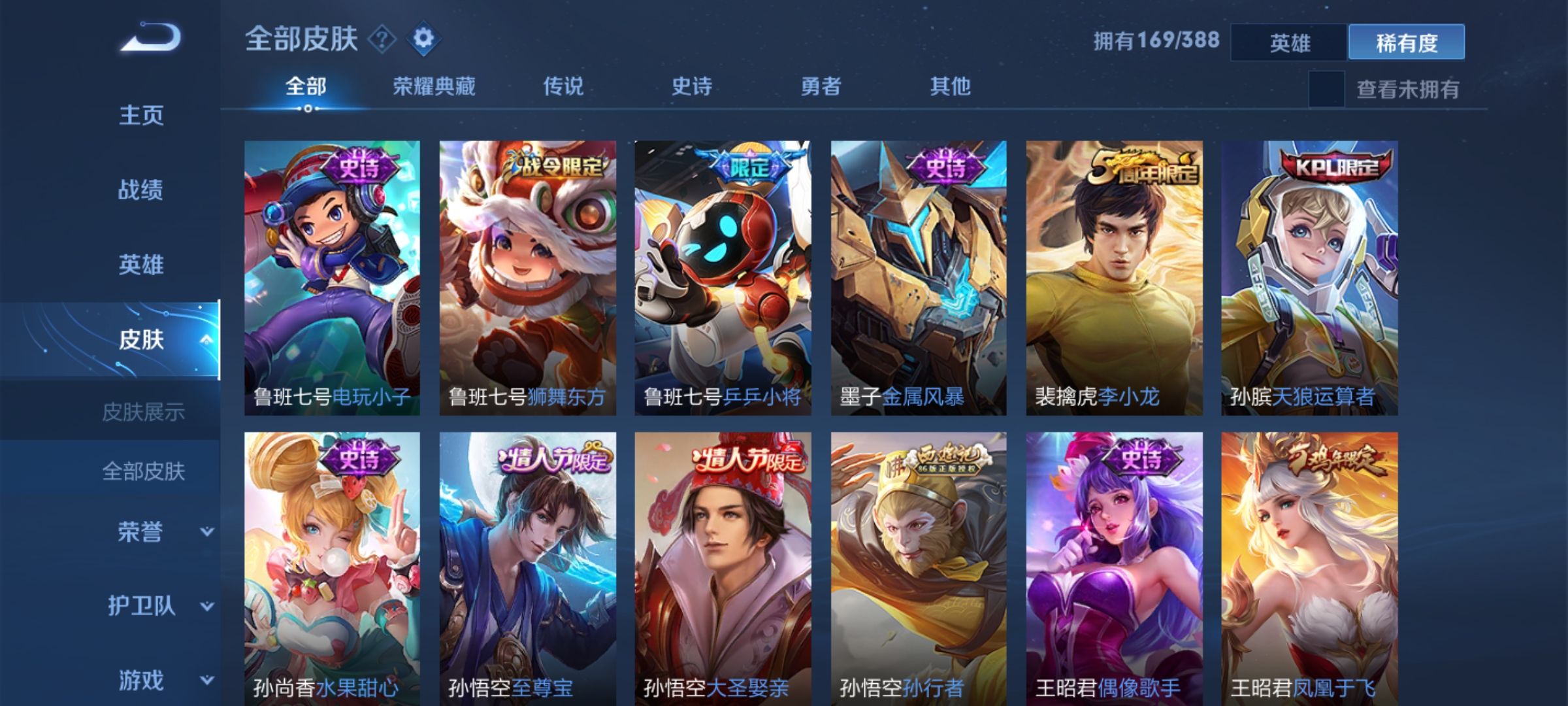
Task: Open the settings gear icon
Action: (x=423, y=41)
